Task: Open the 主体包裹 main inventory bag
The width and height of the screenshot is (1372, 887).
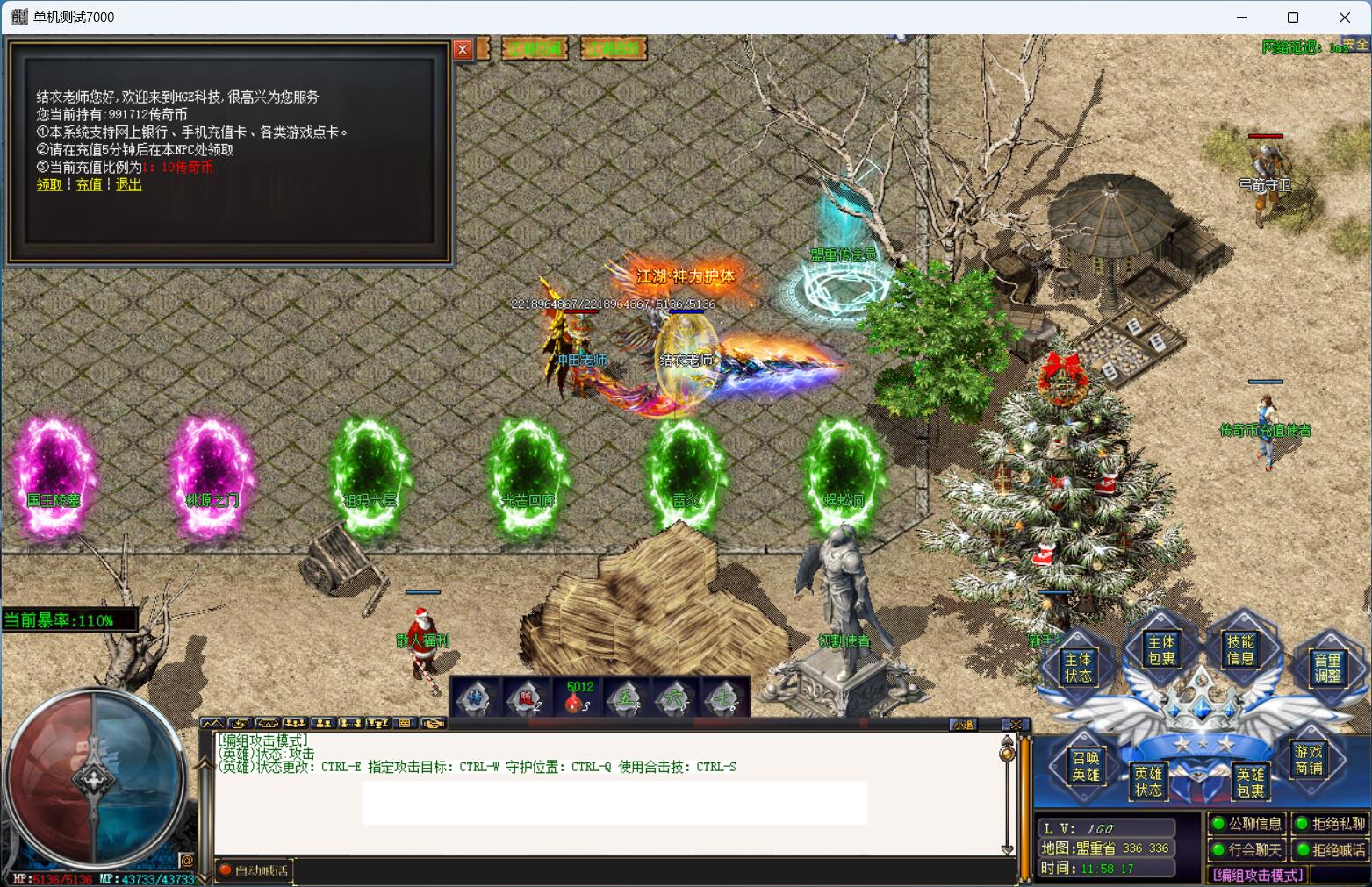Action: (x=1160, y=650)
